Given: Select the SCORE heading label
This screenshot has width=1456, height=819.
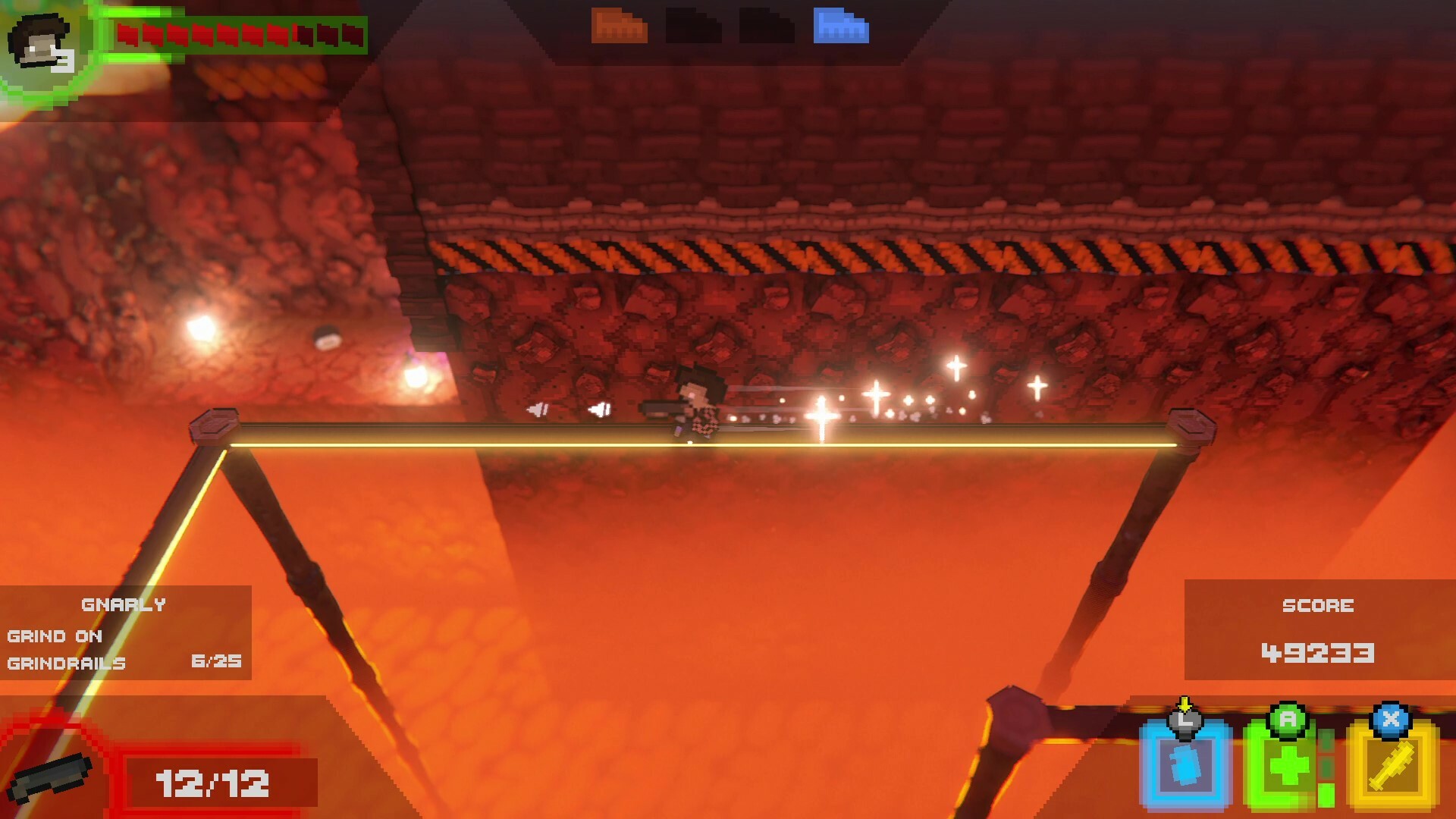Looking at the screenshot, I should [x=1317, y=605].
